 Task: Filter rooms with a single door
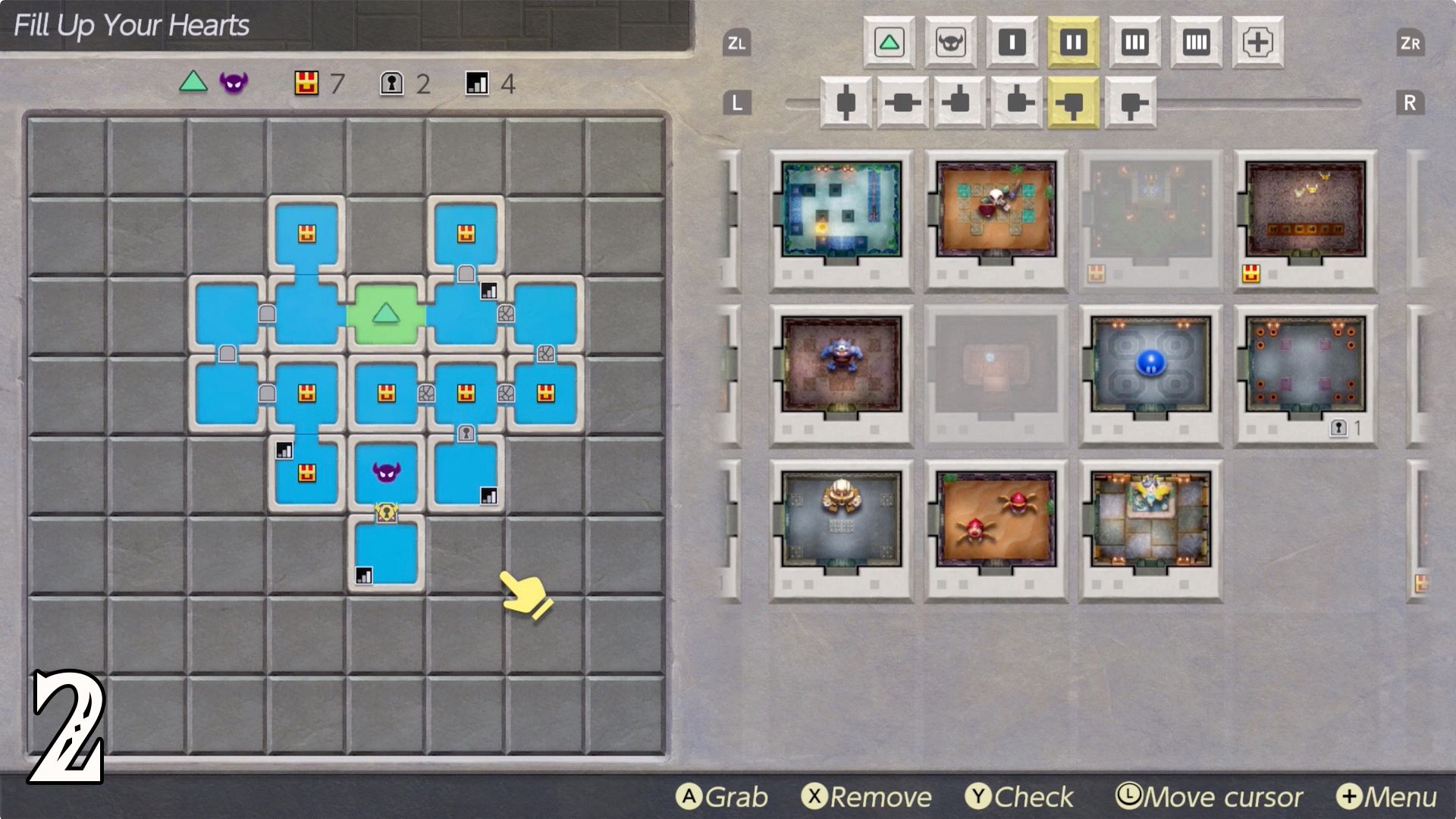(1012, 43)
